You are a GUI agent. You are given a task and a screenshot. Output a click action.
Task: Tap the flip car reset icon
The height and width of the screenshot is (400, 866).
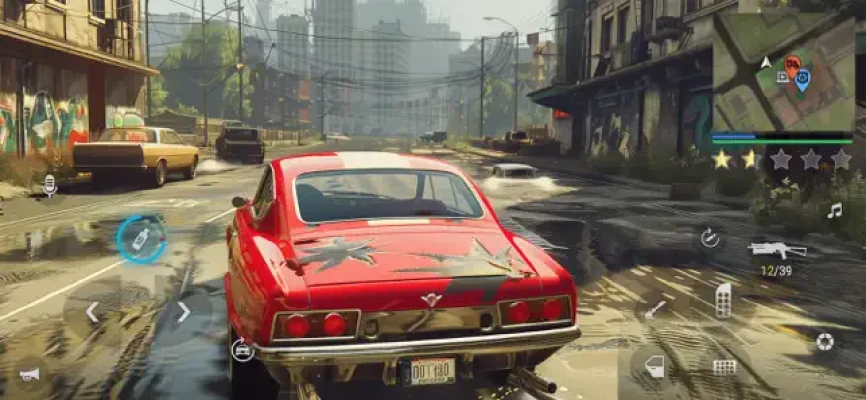point(241,349)
